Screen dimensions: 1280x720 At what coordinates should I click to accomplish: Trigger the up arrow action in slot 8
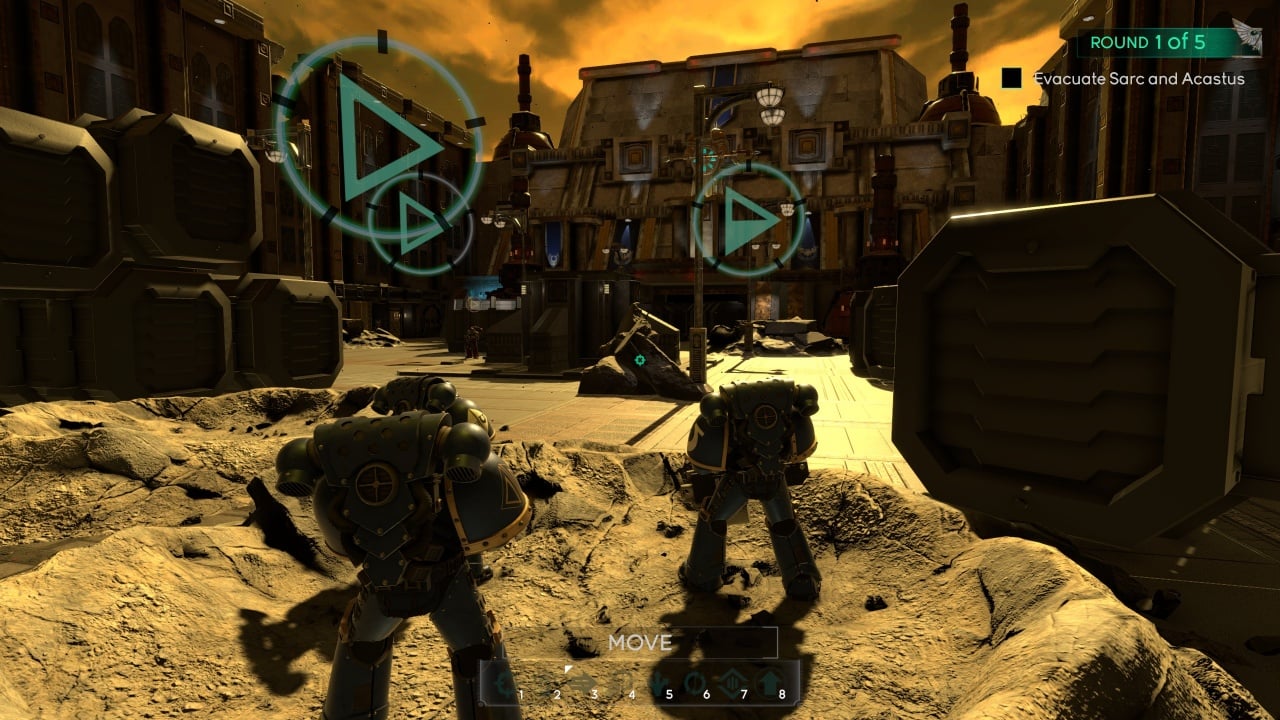(x=770, y=684)
